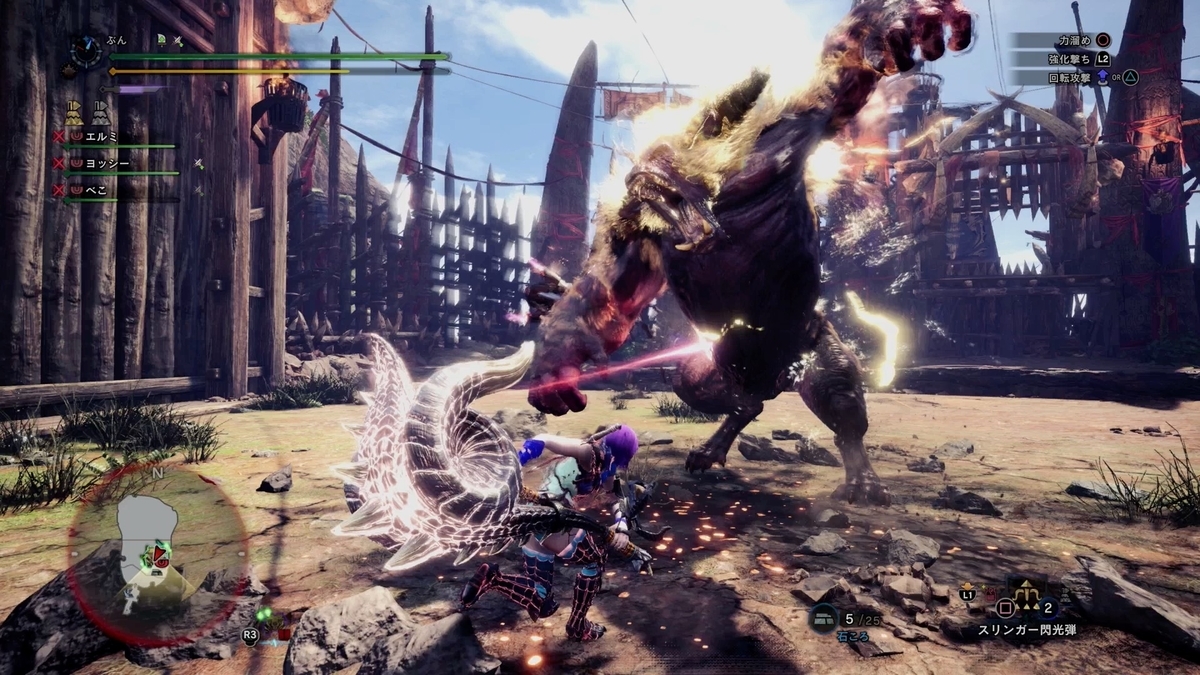Click the green buff status icon
1200x675 pixels.
point(161,40)
